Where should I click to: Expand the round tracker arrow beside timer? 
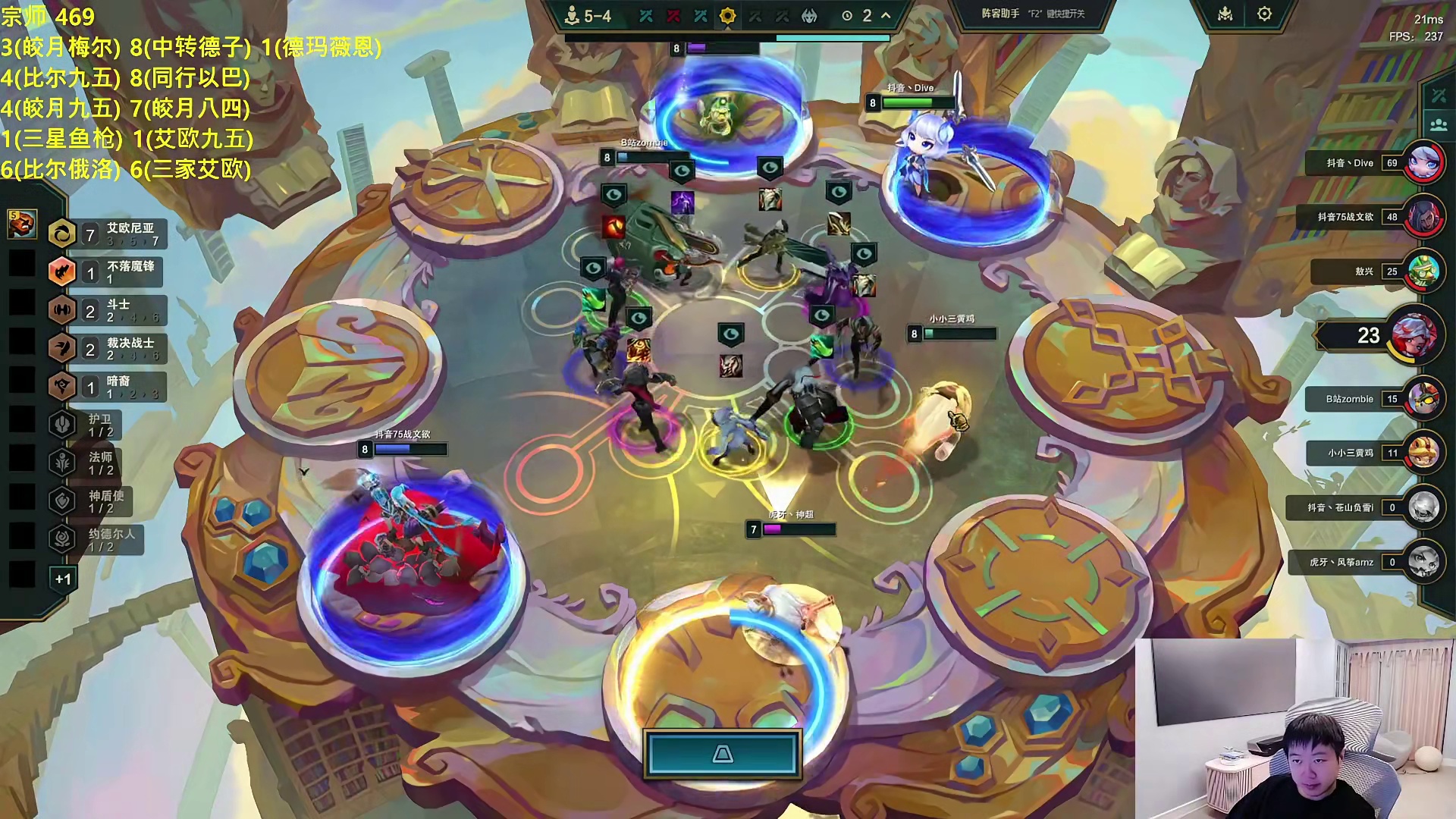pyautogui.click(x=886, y=16)
